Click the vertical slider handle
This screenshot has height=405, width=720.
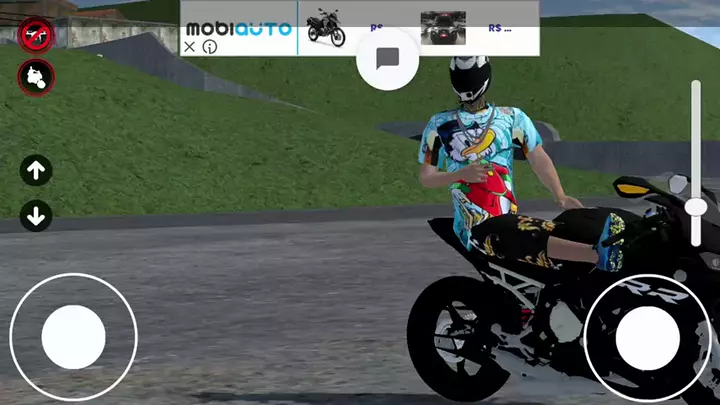tap(696, 207)
